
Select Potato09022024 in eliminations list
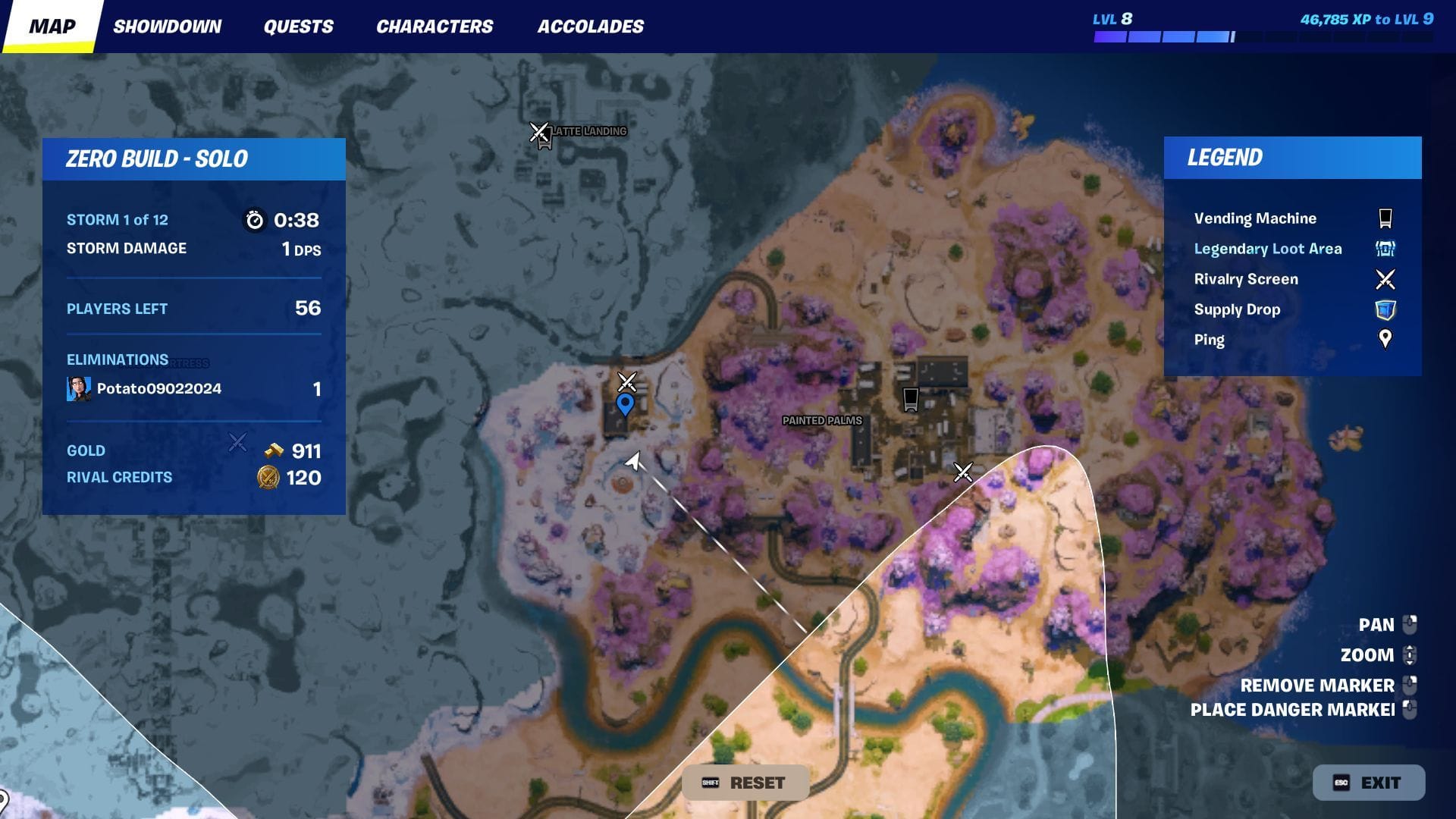coord(158,389)
